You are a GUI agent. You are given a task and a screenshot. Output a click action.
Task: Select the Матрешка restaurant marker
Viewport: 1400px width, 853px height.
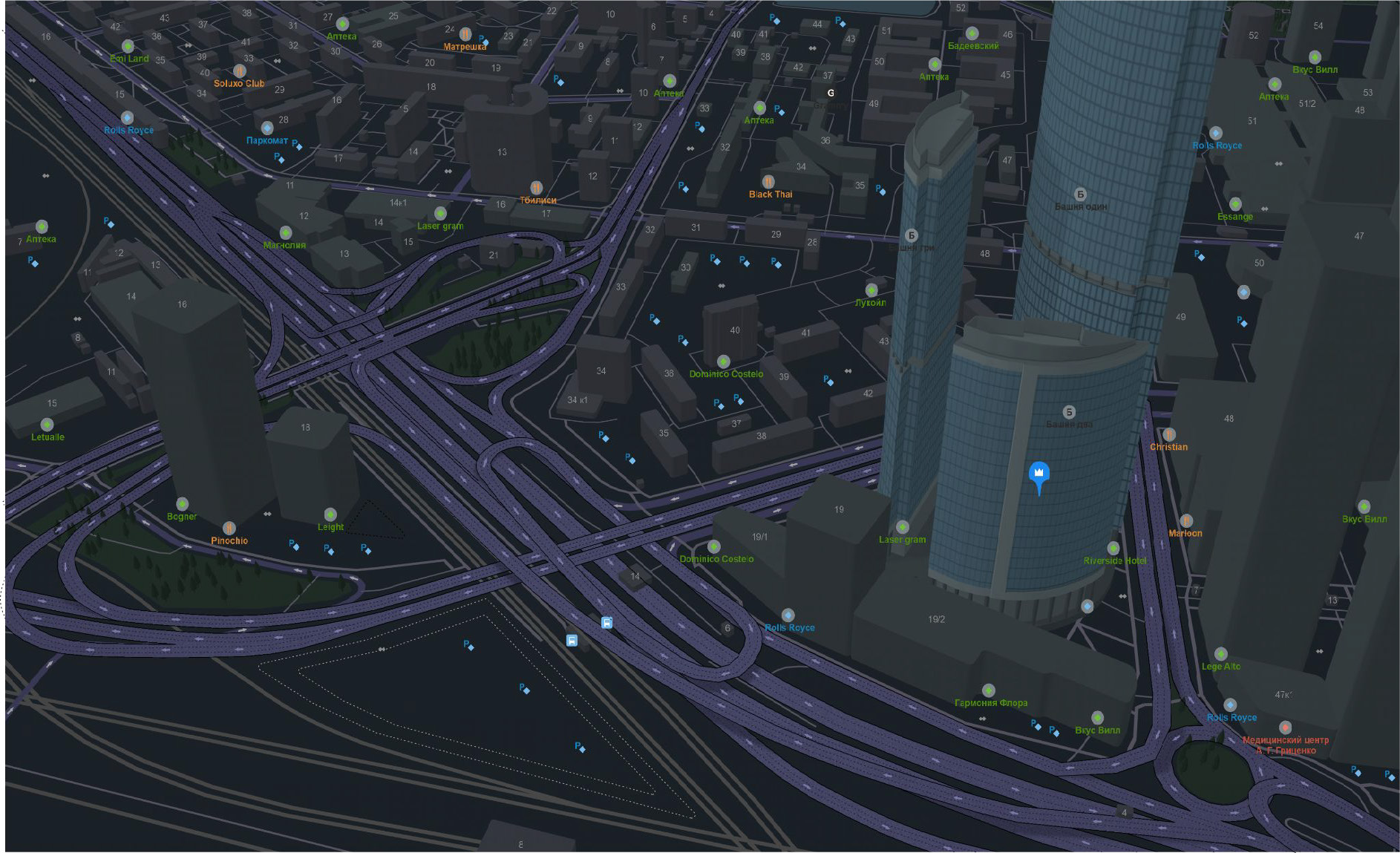point(465,34)
